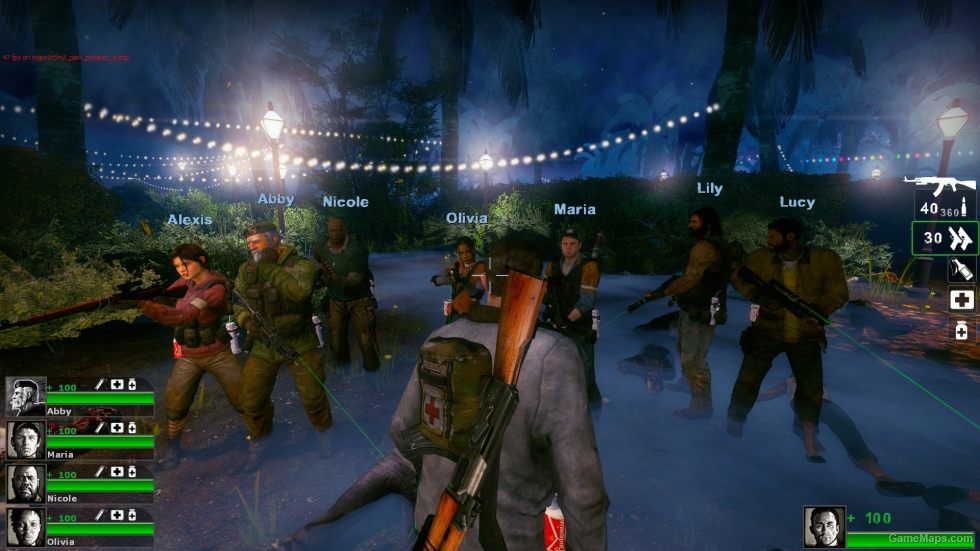This screenshot has height=551, width=980.
Task: Choose the pain pills slot
Action: [x=962, y=329]
